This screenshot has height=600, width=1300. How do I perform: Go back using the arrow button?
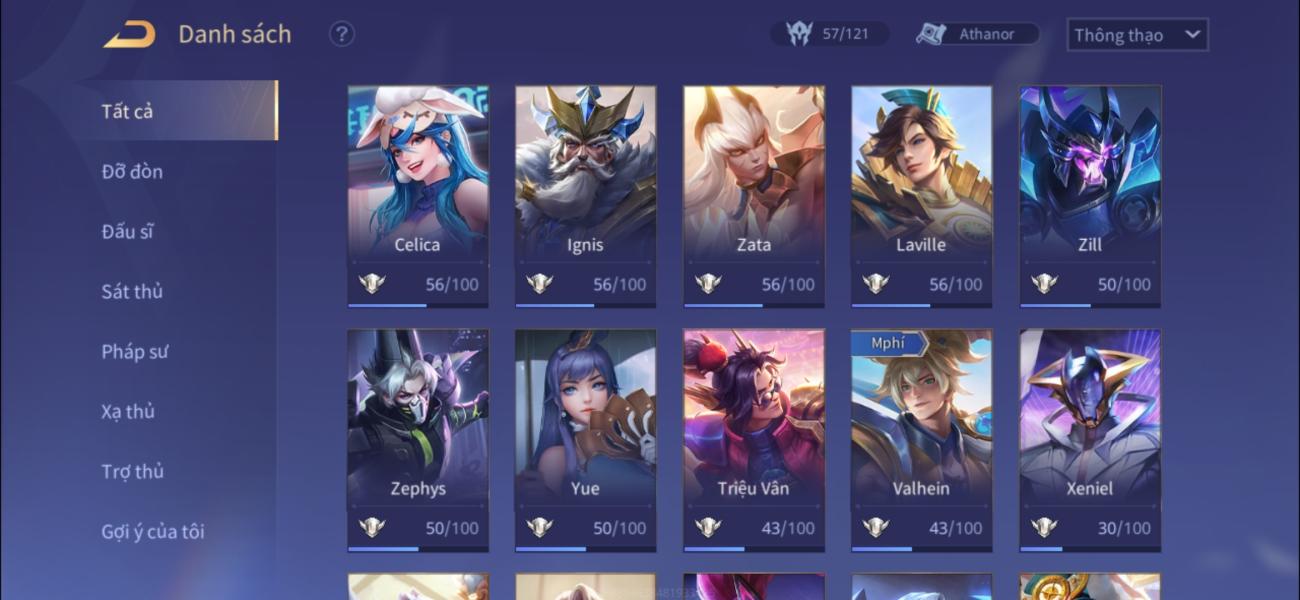[x=130, y=35]
